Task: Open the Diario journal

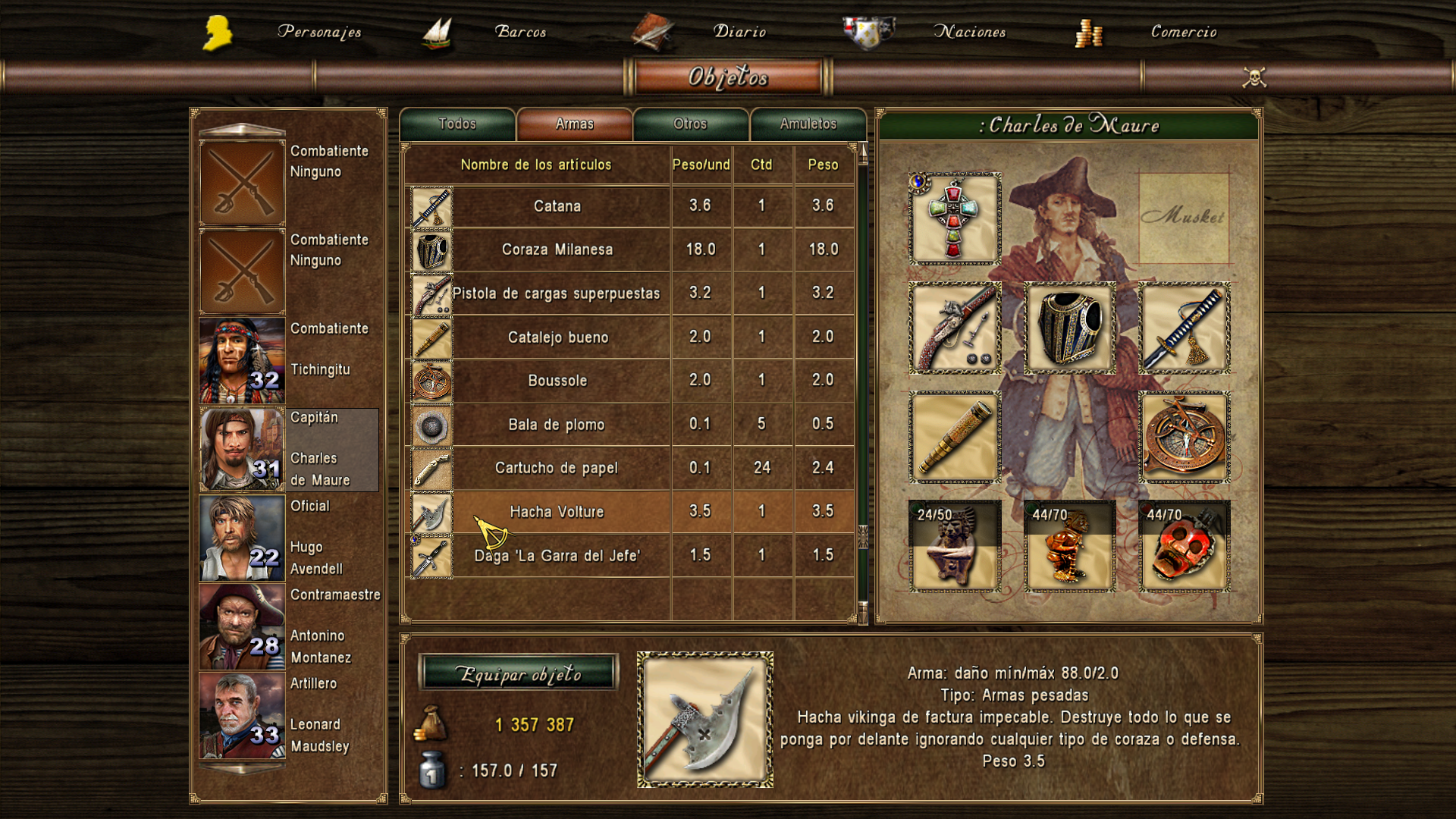Action: coord(739,32)
